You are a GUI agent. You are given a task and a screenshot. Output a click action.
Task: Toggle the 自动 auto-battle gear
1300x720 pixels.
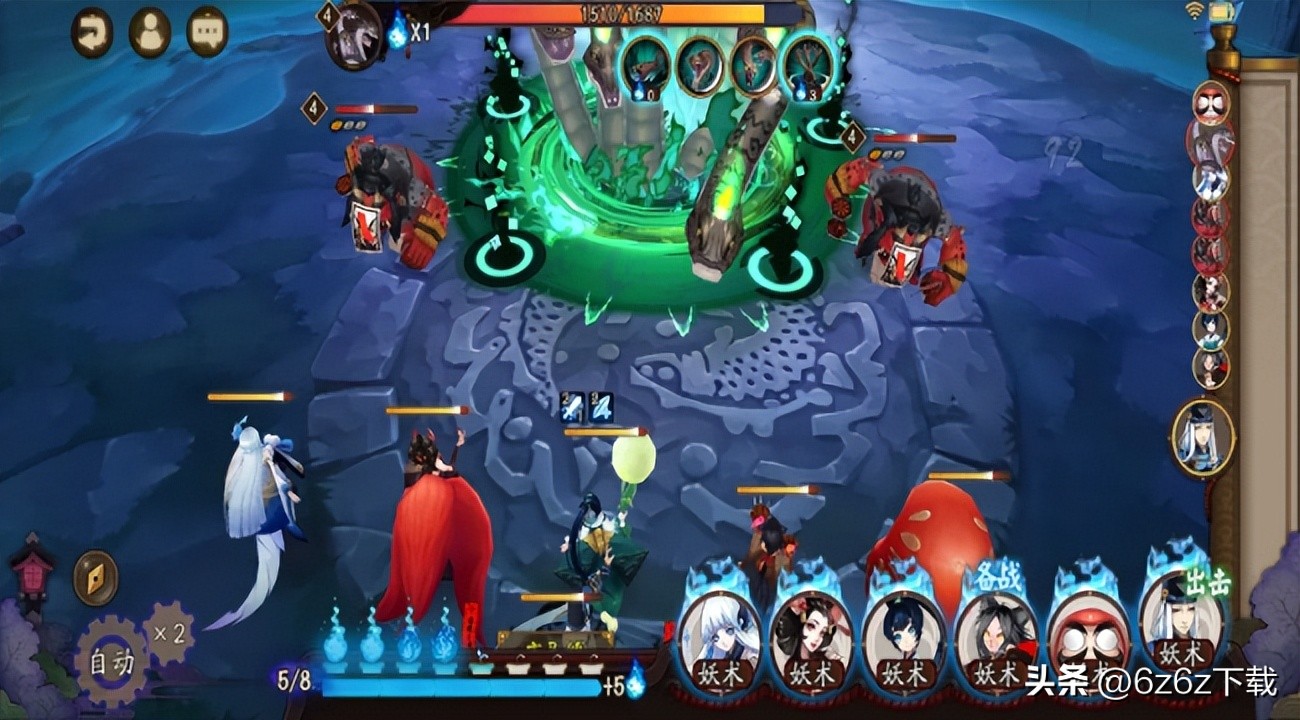click(x=109, y=660)
